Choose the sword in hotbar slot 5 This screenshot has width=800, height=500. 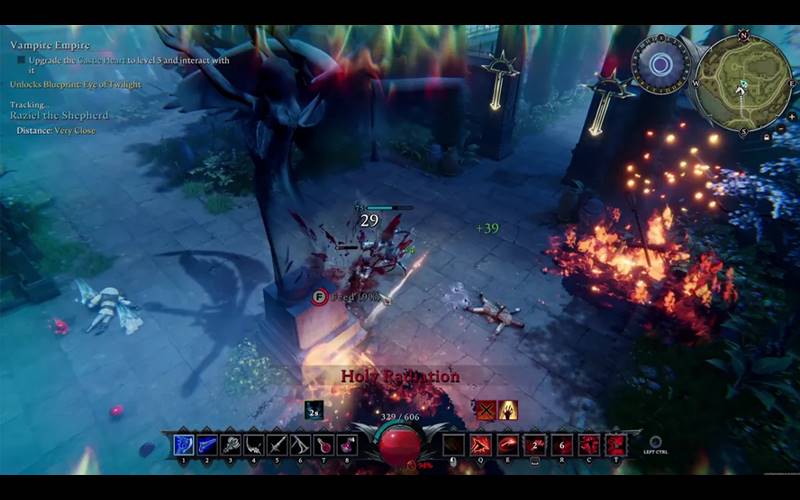pyautogui.click(x=278, y=445)
